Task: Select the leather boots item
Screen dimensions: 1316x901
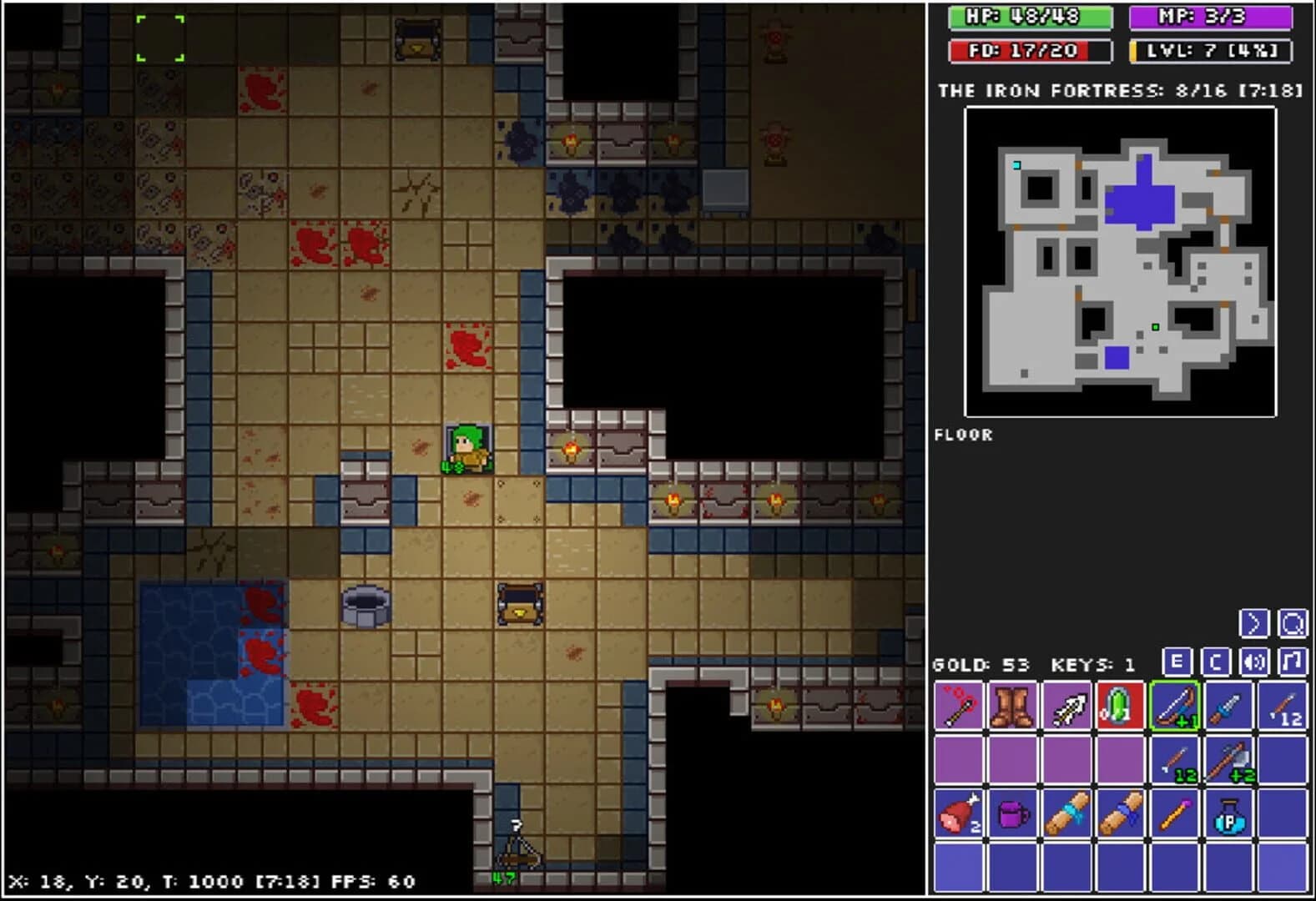Action: pos(1012,707)
